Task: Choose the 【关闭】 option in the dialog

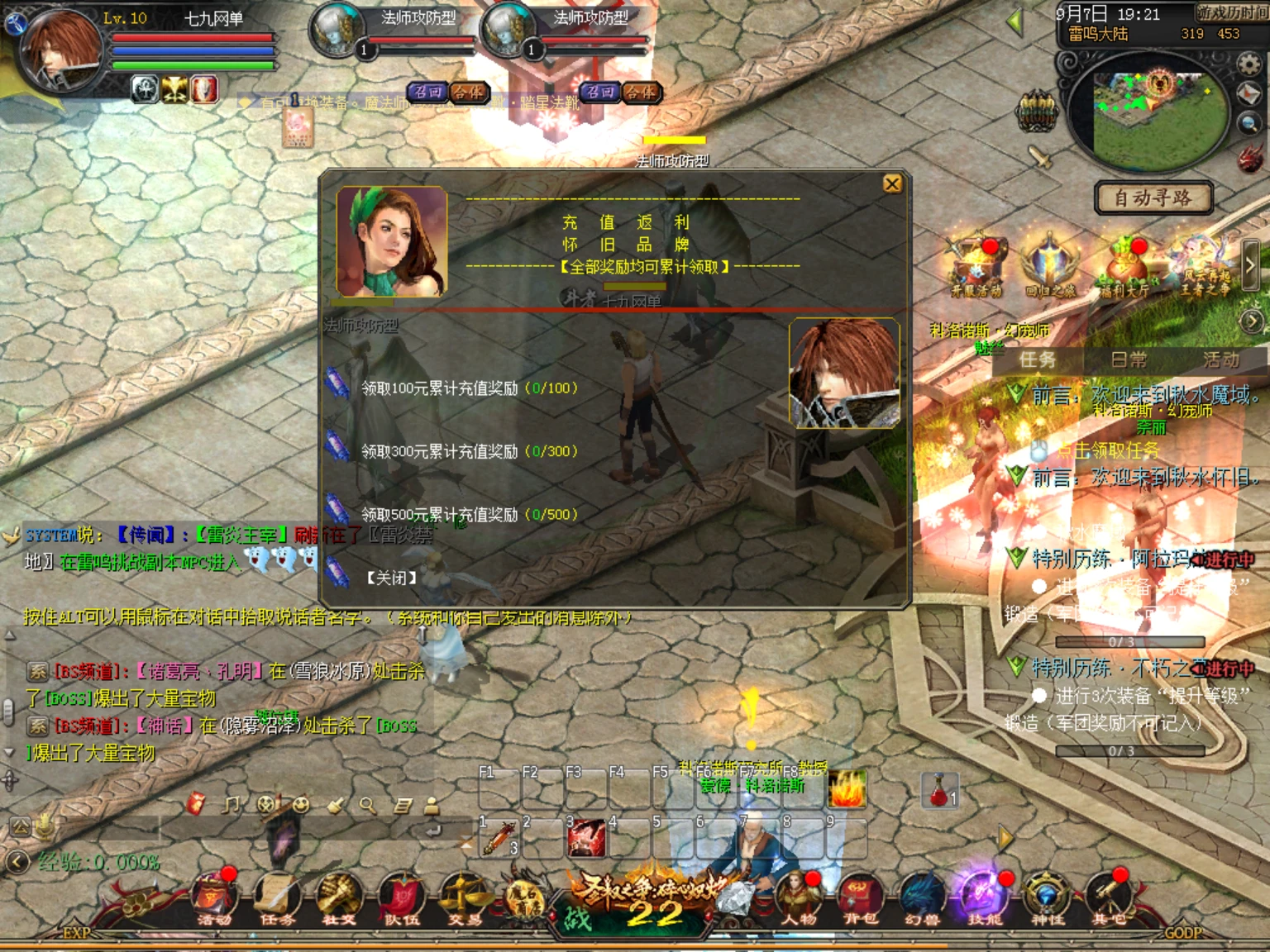Action: point(391,578)
